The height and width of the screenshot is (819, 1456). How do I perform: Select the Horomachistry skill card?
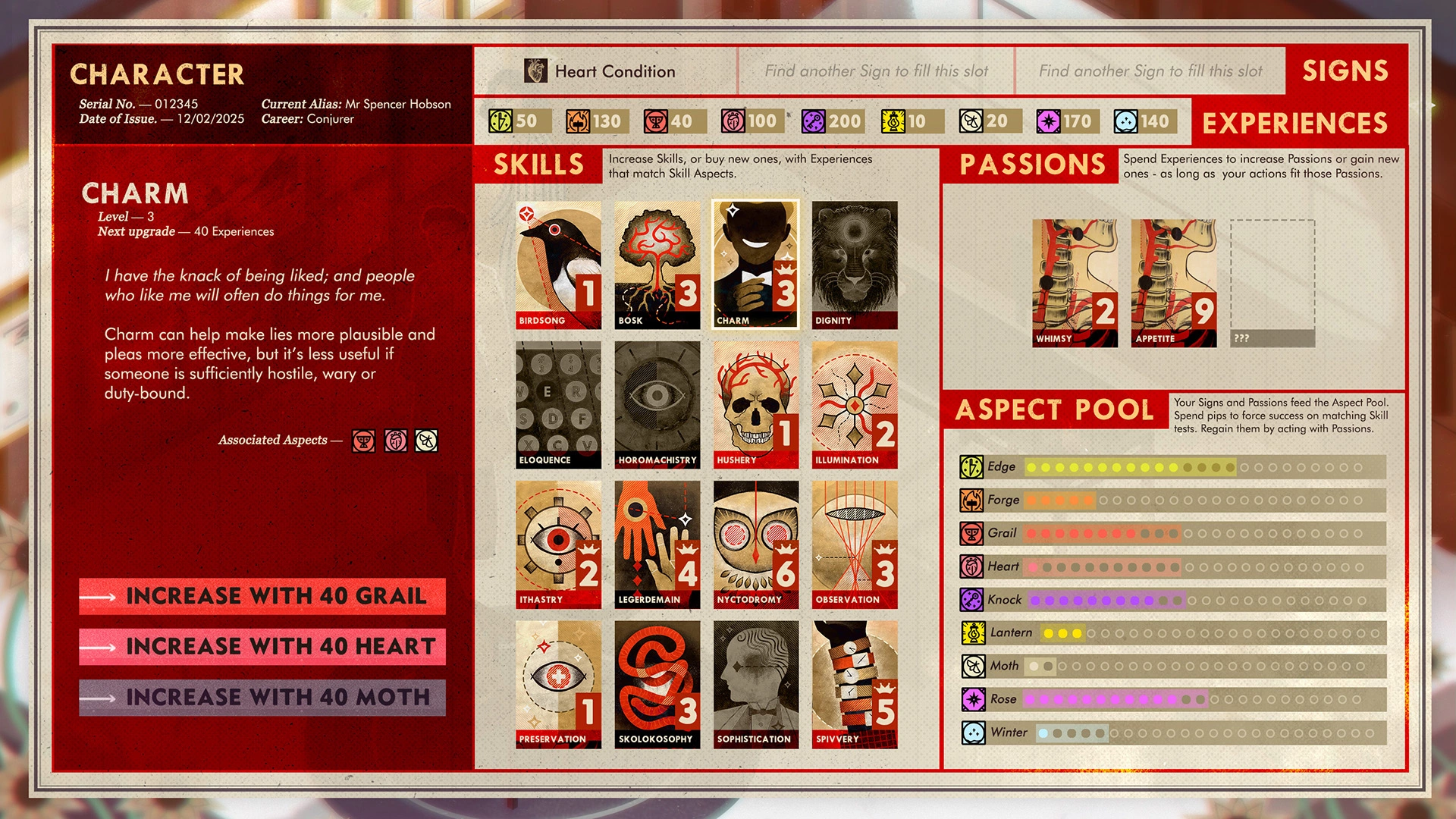tap(657, 404)
